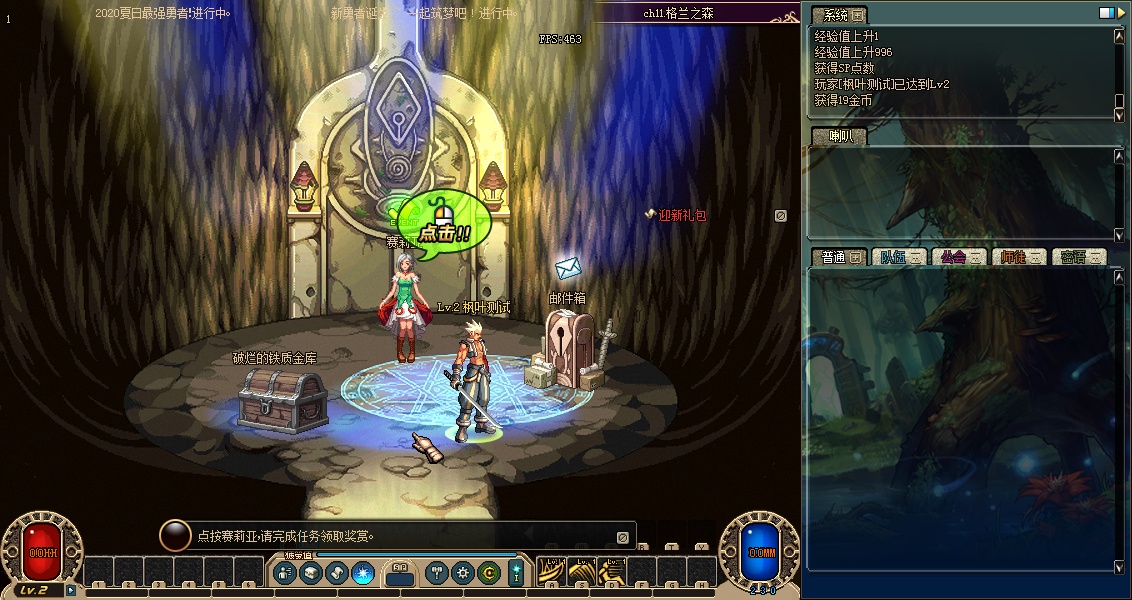Switch to the 队伍 party chat tab
Screen dimensions: 1132x600
point(897,257)
